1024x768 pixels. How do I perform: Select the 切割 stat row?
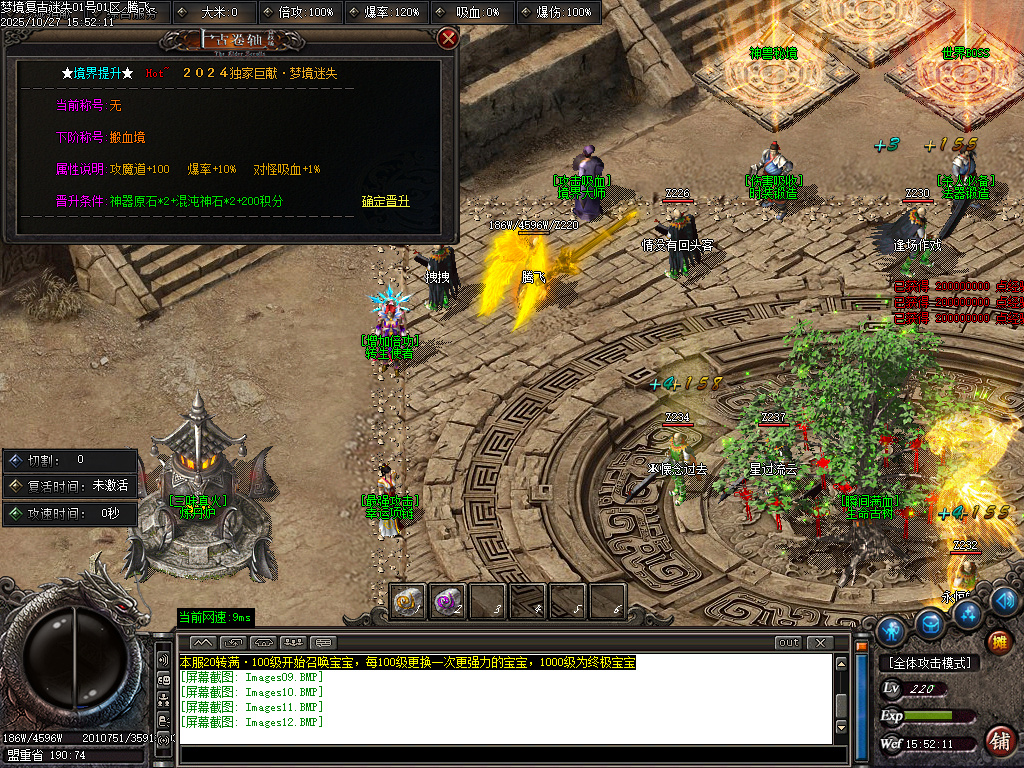[70, 460]
